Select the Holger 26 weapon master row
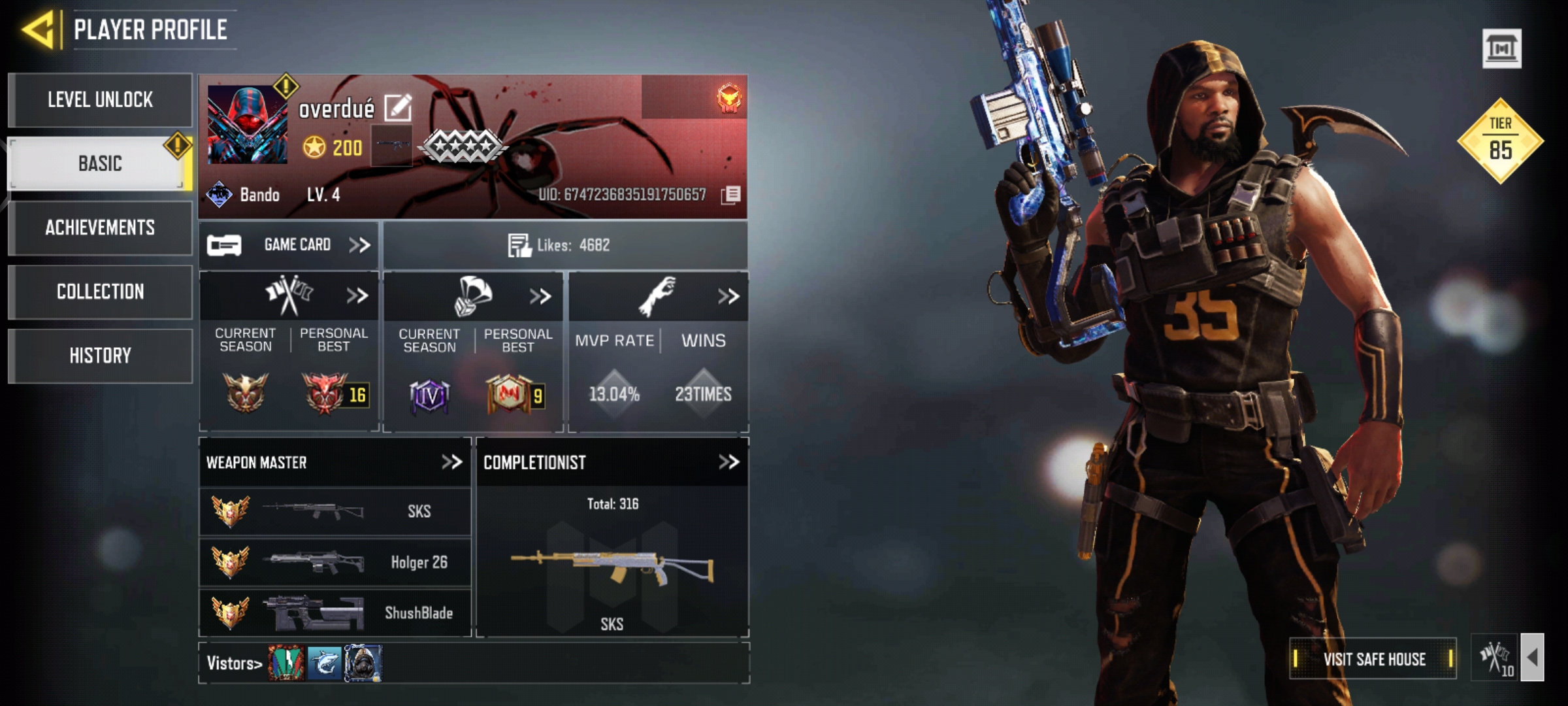1568x706 pixels. click(335, 562)
